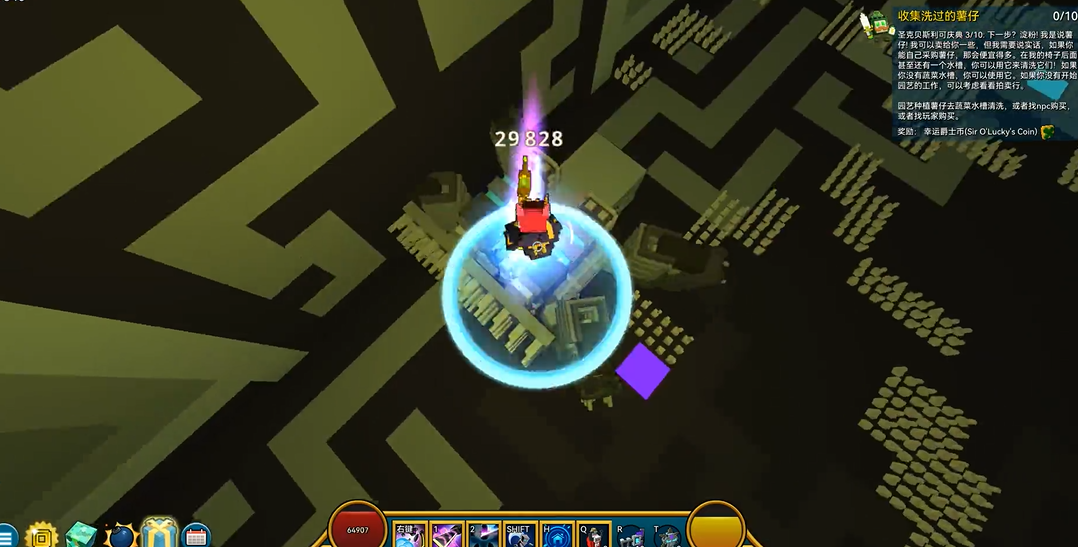The image size is (1078, 547).
Task: Inspect the Sir O'Lucky's Coin reward icon
Action: coord(1048,132)
